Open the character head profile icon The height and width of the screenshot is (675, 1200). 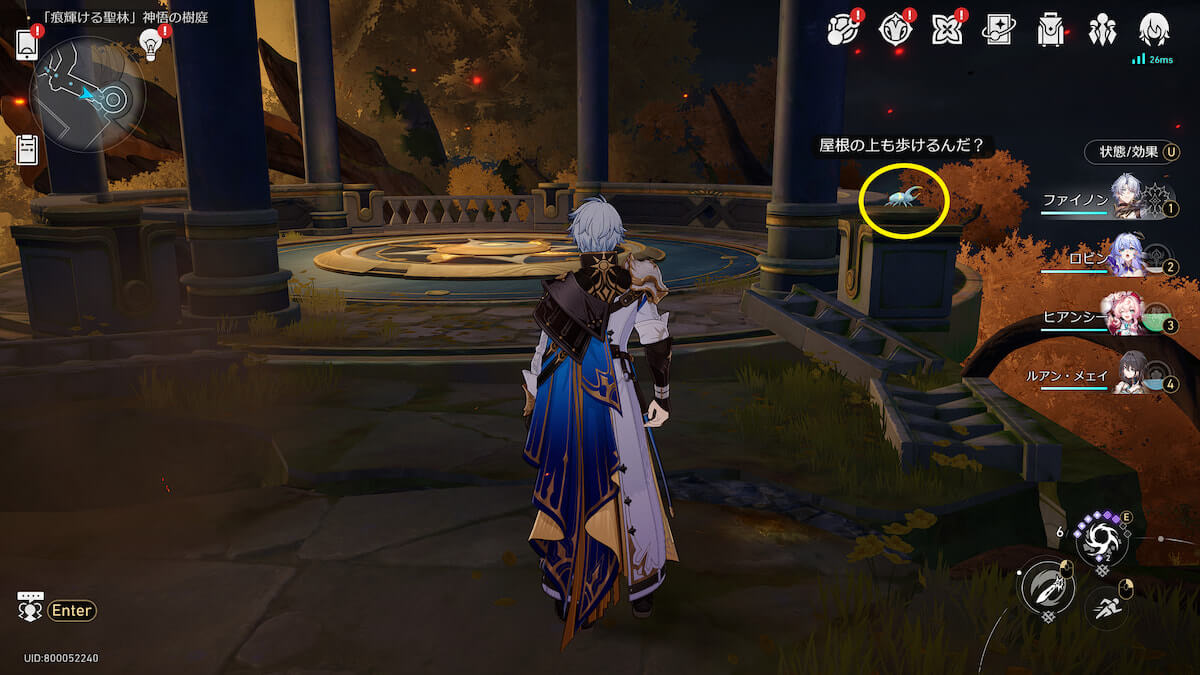click(x=1154, y=29)
